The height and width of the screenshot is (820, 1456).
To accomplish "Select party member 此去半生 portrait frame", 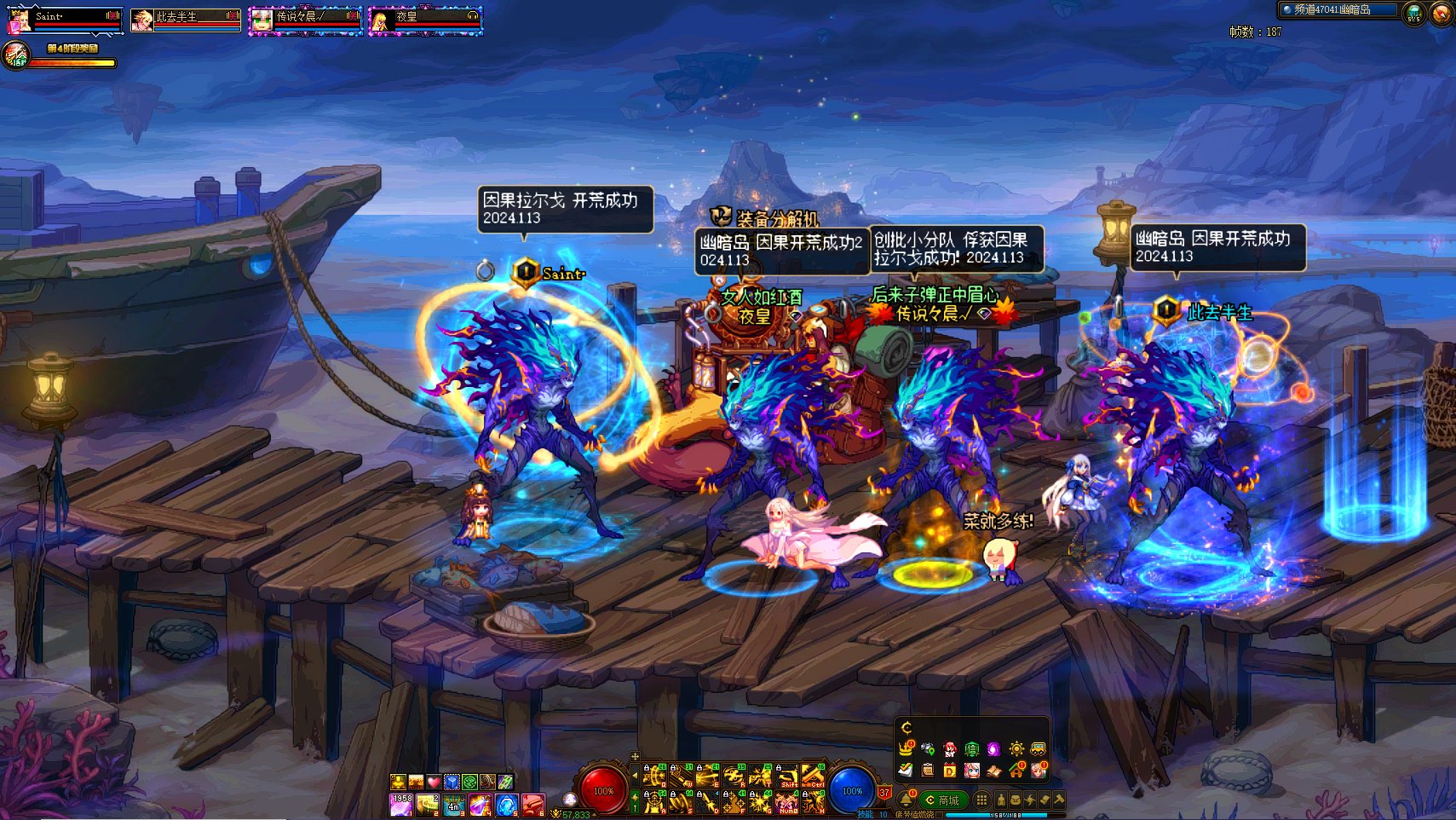I will (x=185, y=20).
